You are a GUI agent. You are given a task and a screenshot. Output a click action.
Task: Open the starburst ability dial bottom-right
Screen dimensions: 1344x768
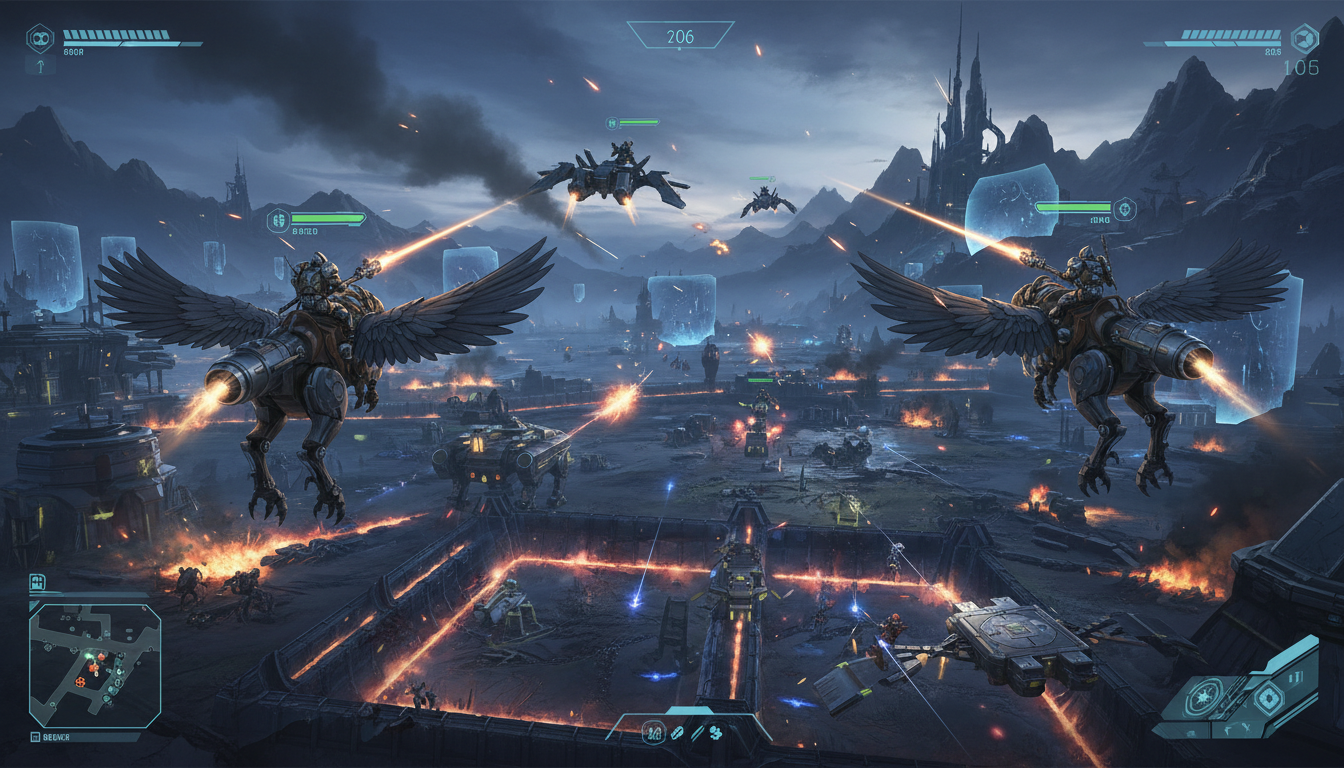pos(1202,696)
